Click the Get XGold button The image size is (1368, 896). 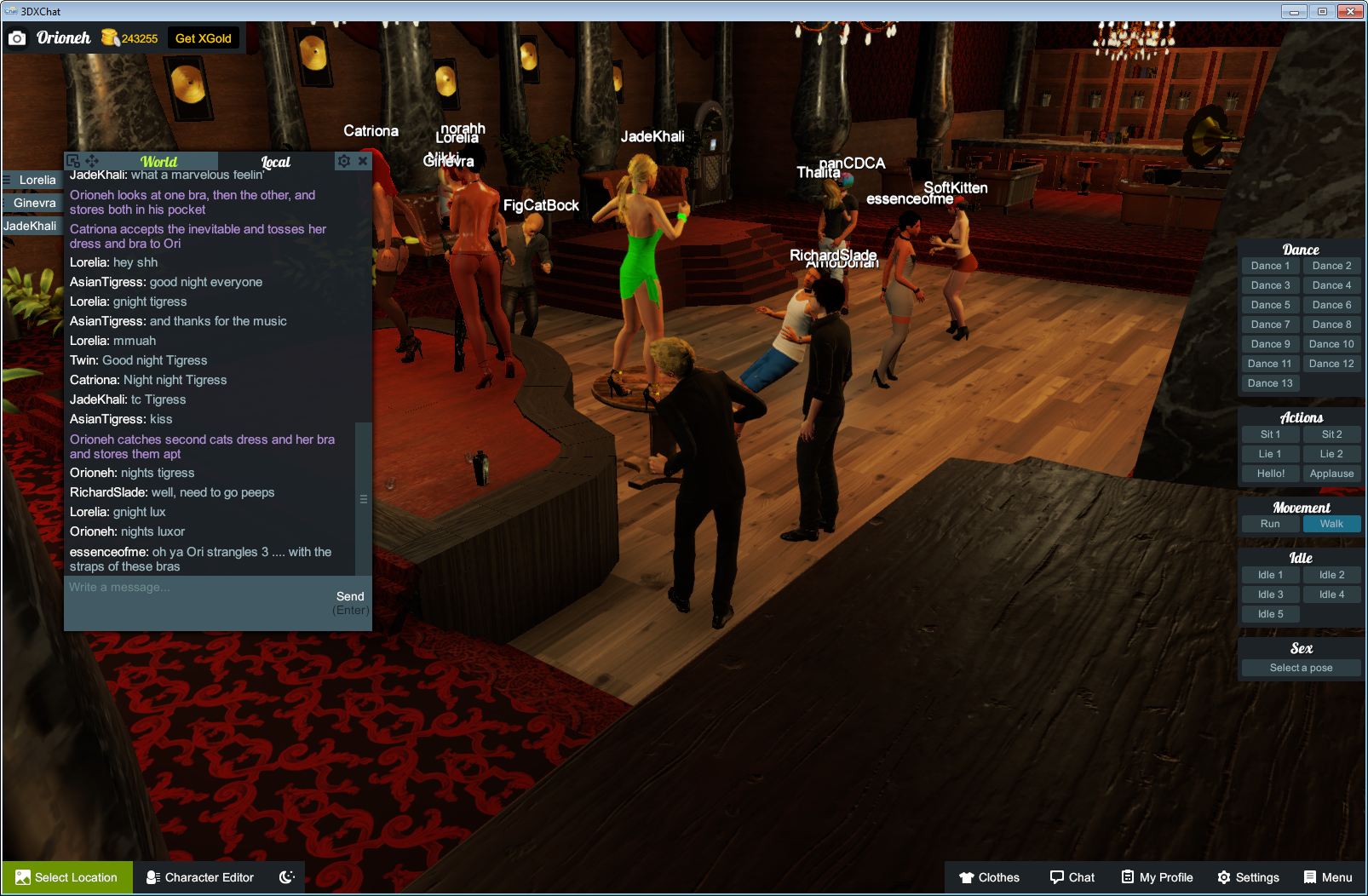point(203,37)
